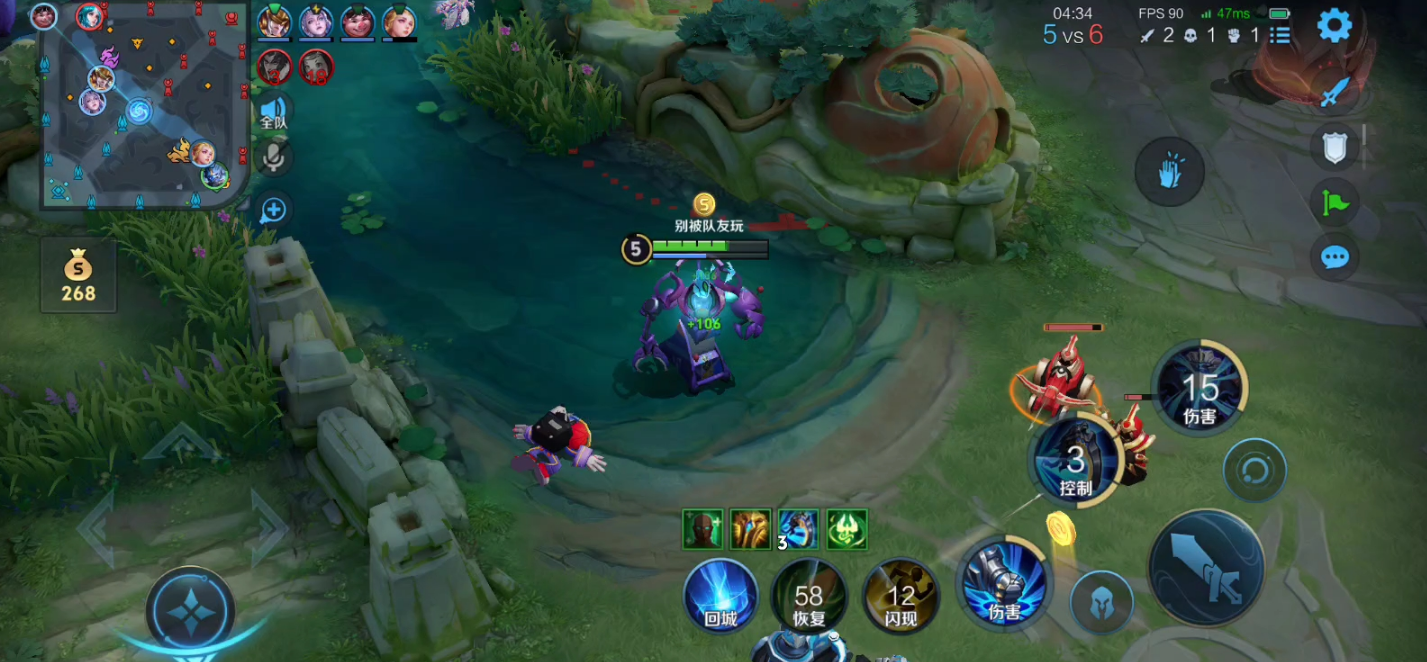1427x662 pixels.
Task: Activate the 回城 recall ability
Action: click(720, 596)
